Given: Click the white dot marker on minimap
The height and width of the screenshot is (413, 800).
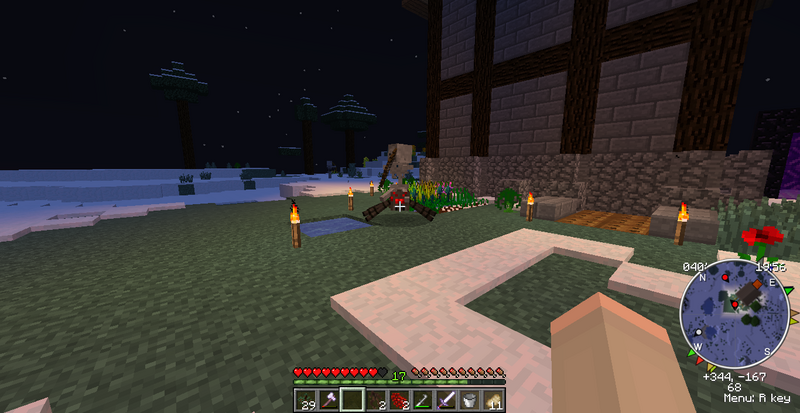Looking at the screenshot, I should click(698, 331).
